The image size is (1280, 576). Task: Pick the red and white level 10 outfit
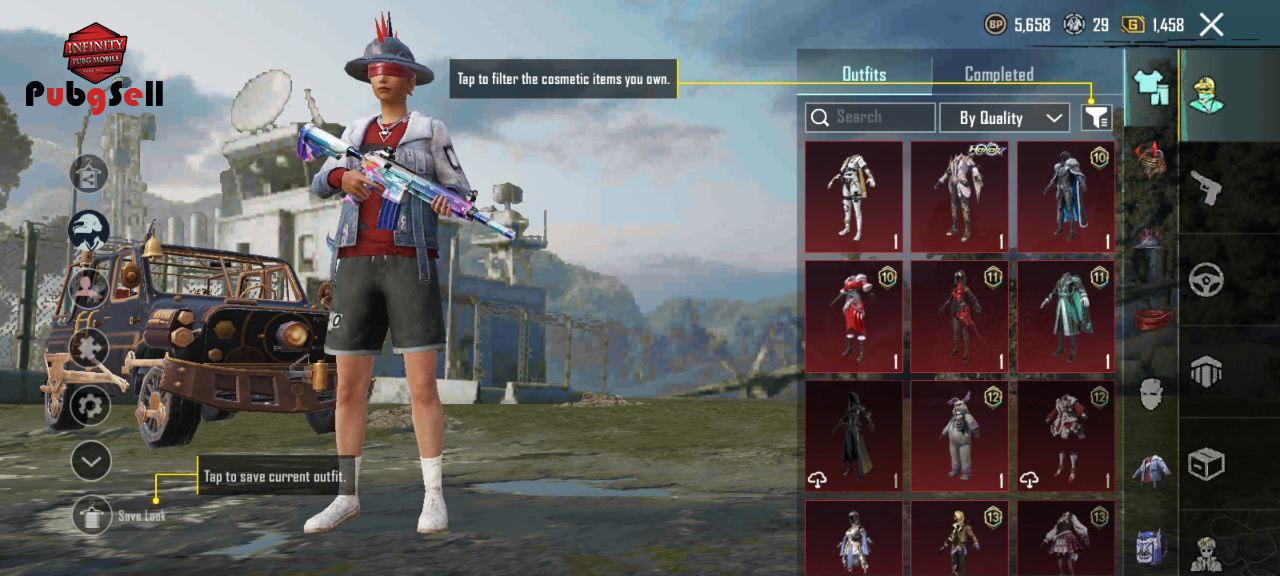click(x=853, y=316)
